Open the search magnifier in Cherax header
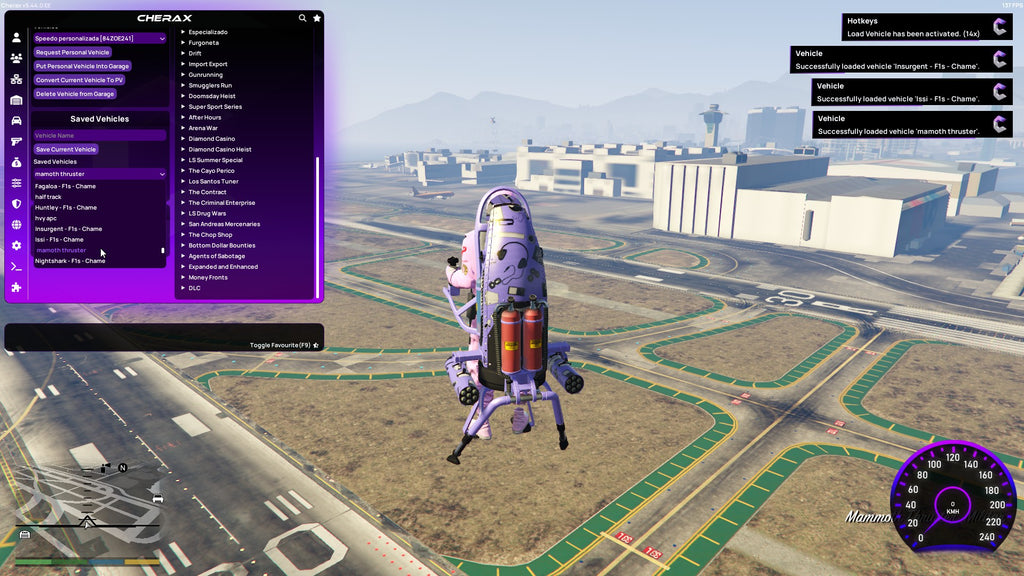The height and width of the screenshot is (576, 1024). click(303, 18)
